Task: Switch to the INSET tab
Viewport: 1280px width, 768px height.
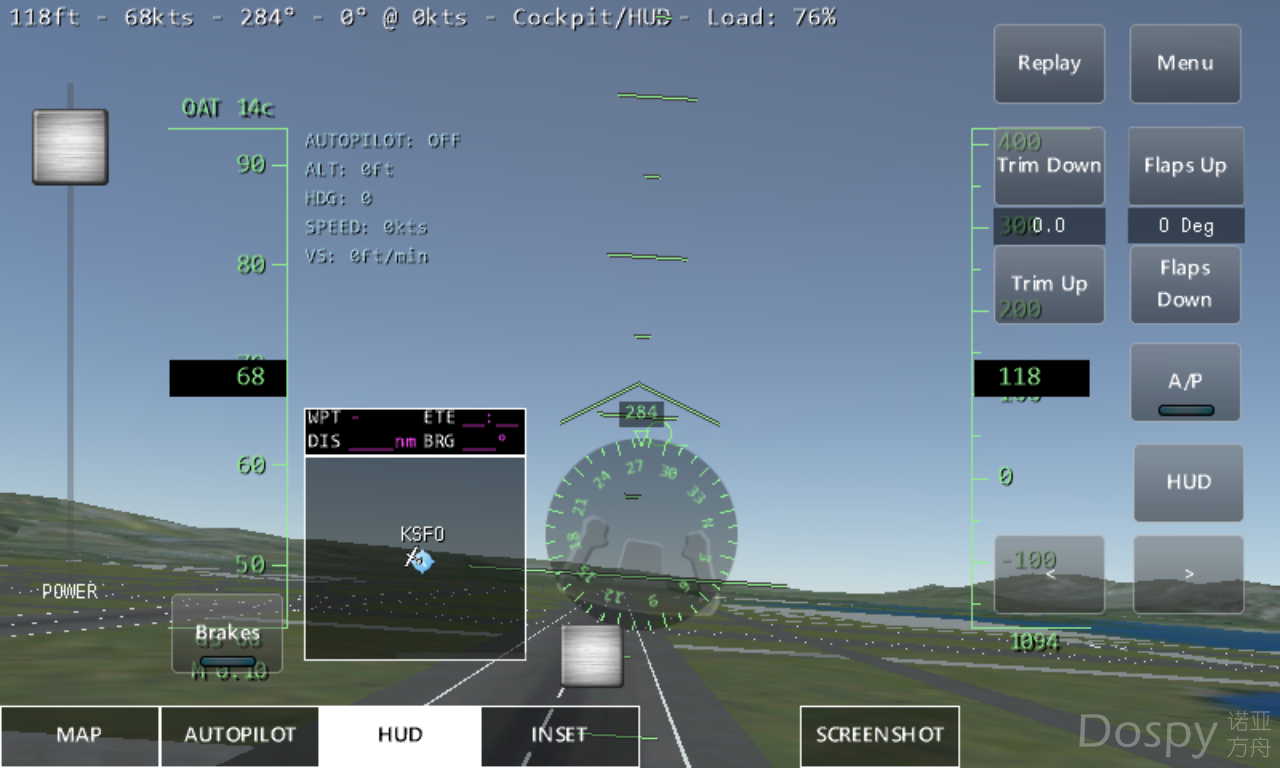Action: pos(560,735)
